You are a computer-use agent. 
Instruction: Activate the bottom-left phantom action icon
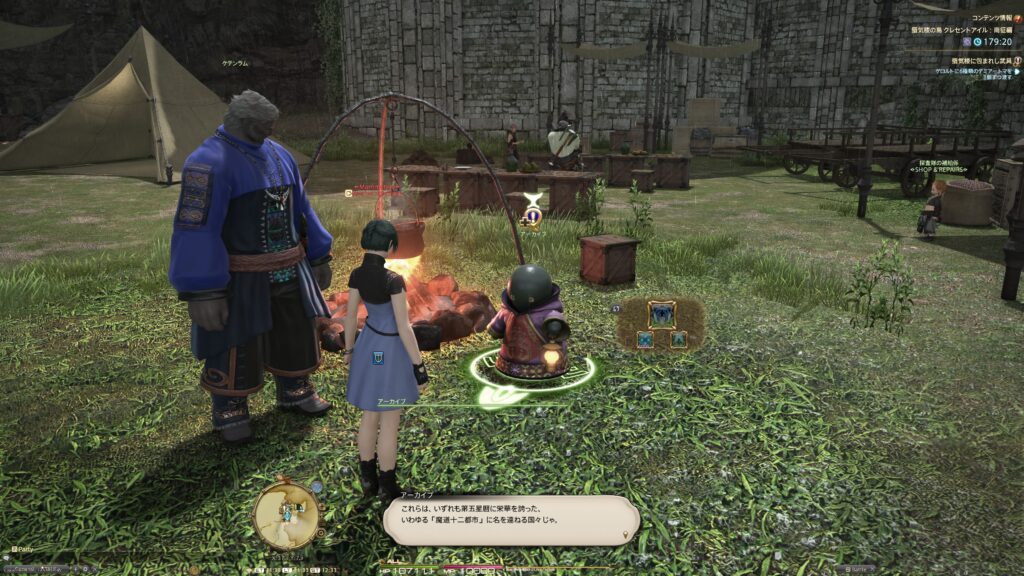[645, 340]
